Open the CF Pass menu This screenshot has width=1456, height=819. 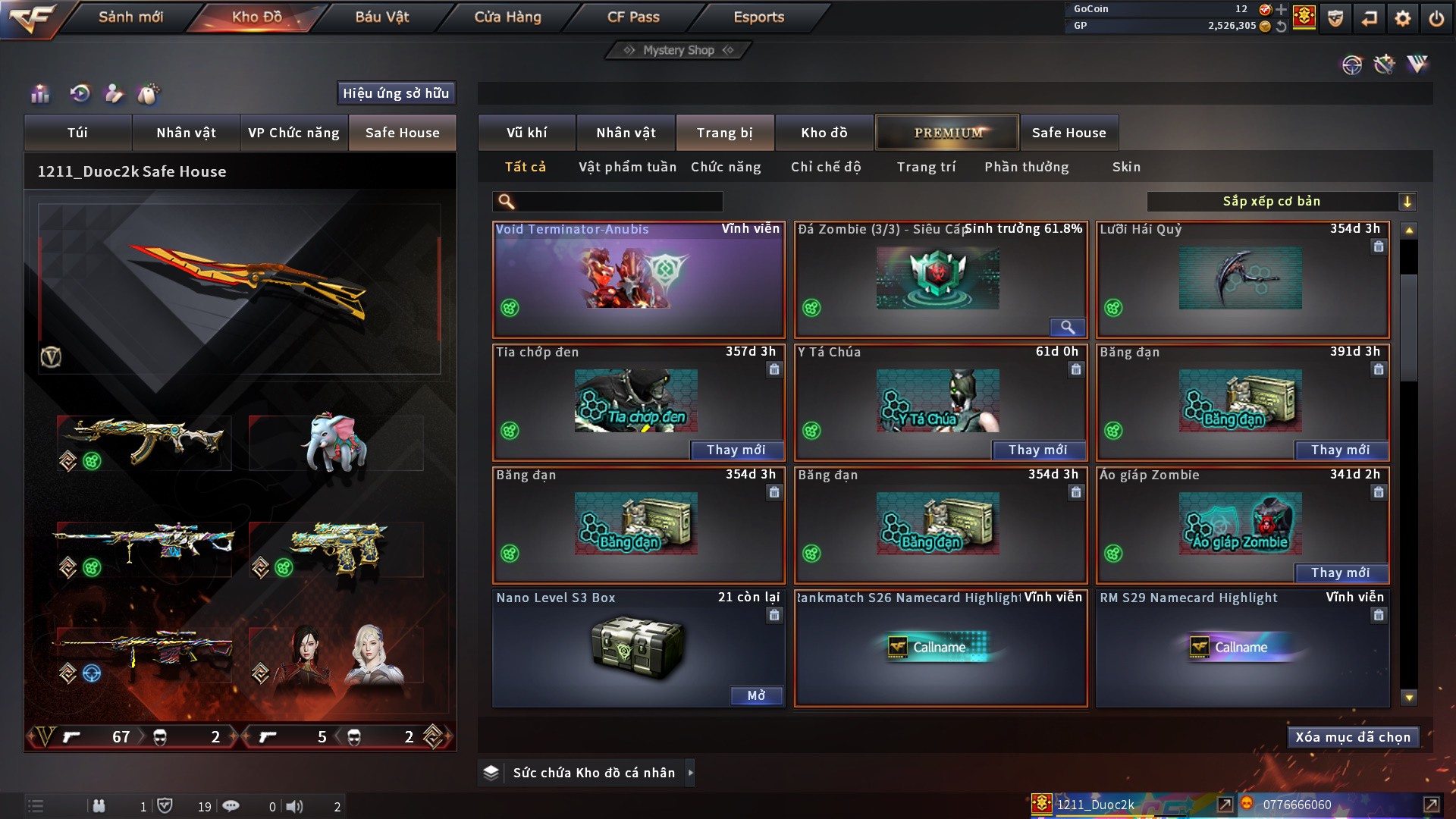[x=633, y=17]
